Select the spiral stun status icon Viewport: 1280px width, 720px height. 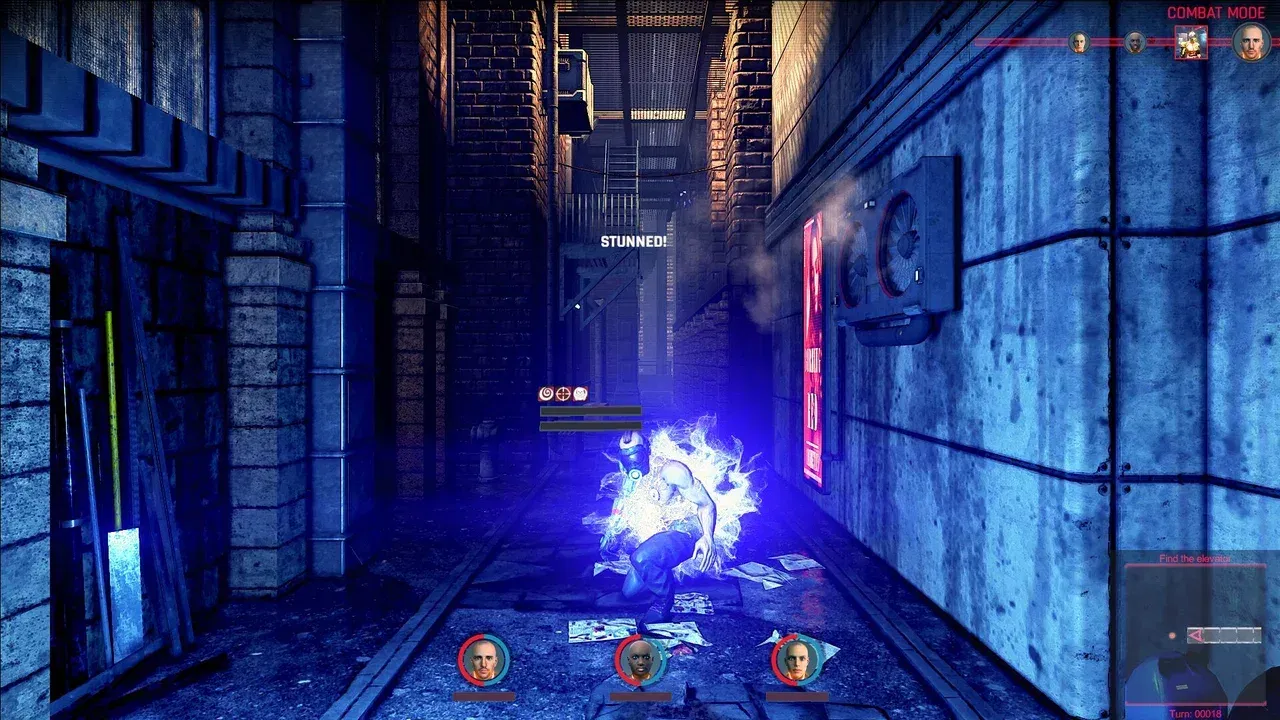[546, 394]
